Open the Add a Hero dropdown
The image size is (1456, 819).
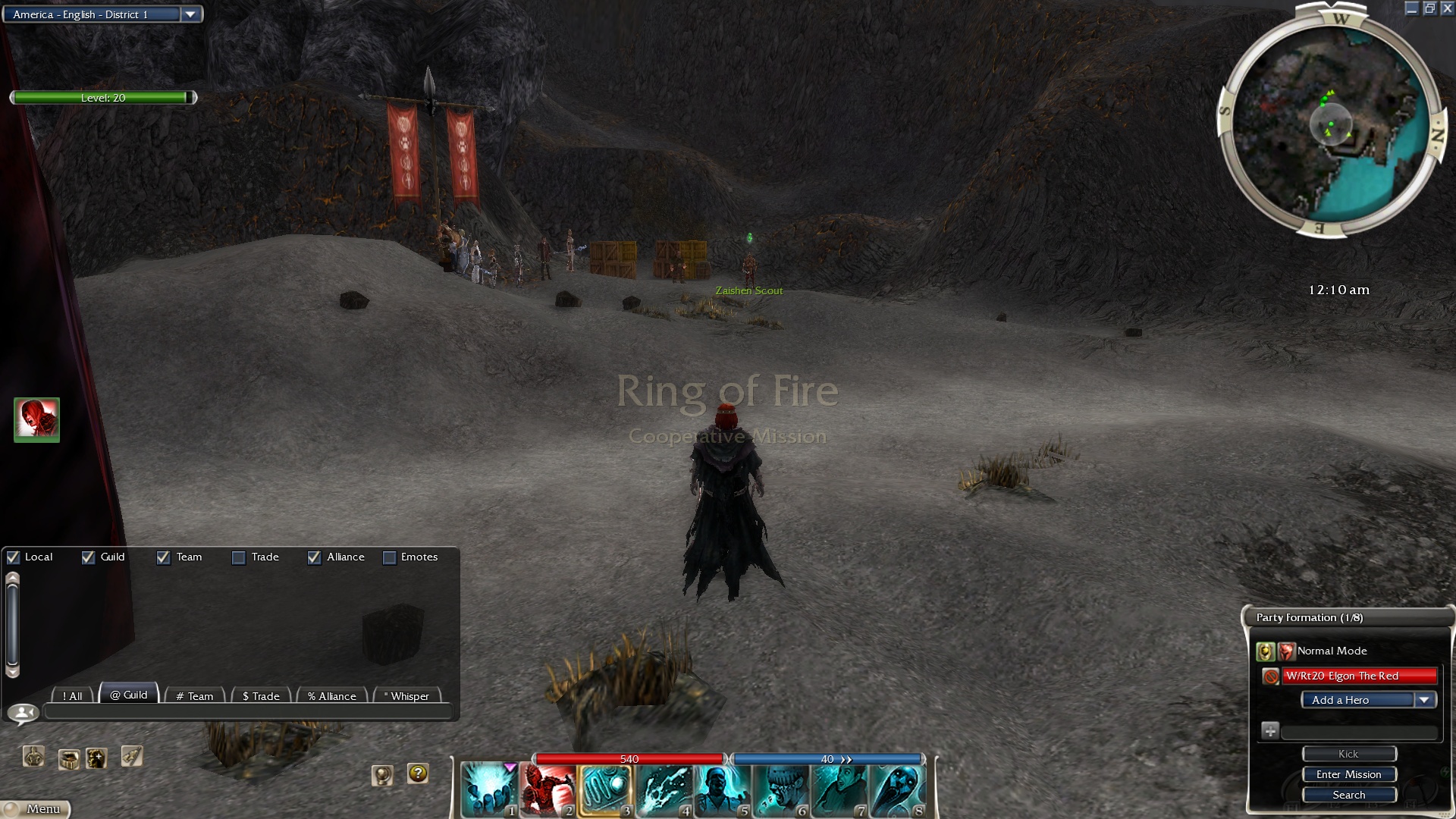[1424, 700]
